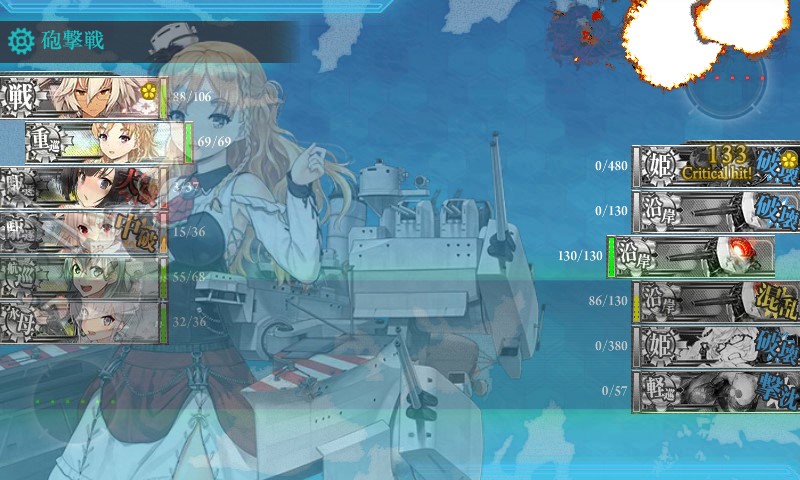Target the undamaged coastal enemy at 130/130 HP
Image resolution: width=800 pixels, height=480 pixels.
point(692,256)
